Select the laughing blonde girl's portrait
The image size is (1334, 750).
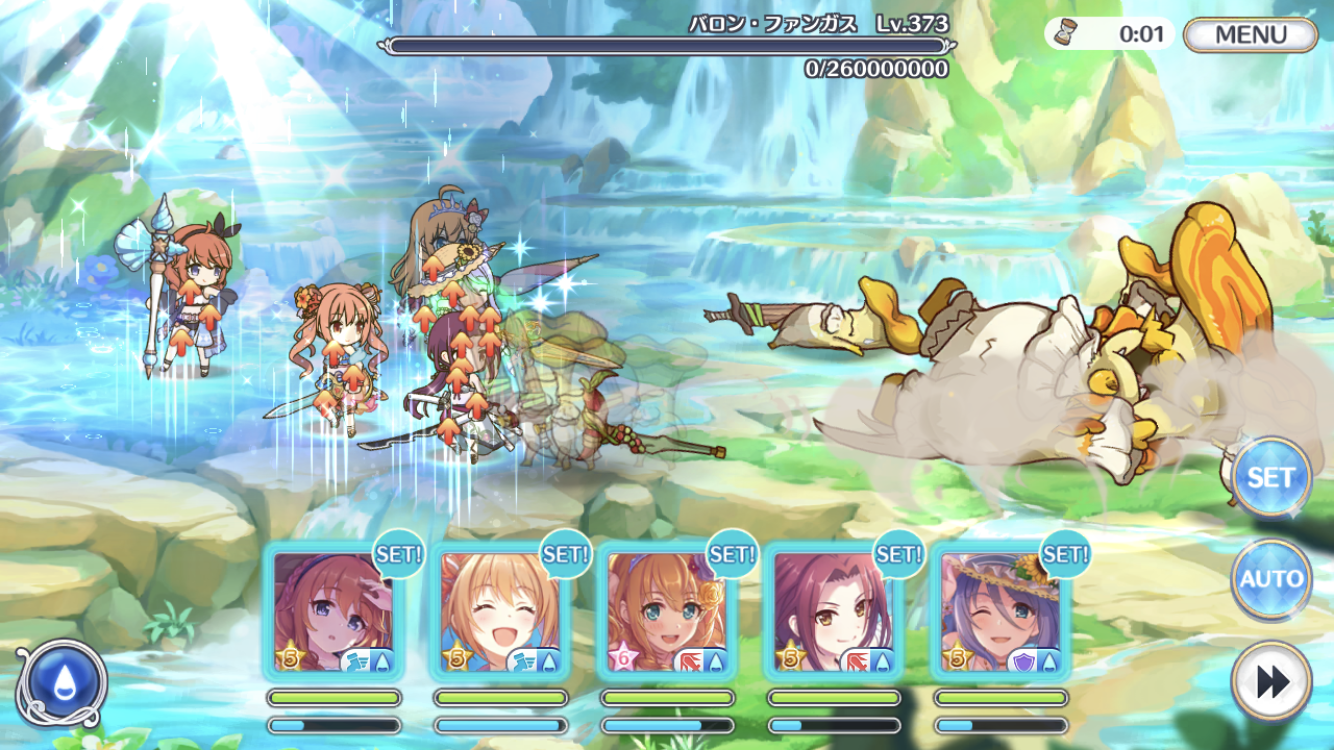coord(501,612)
